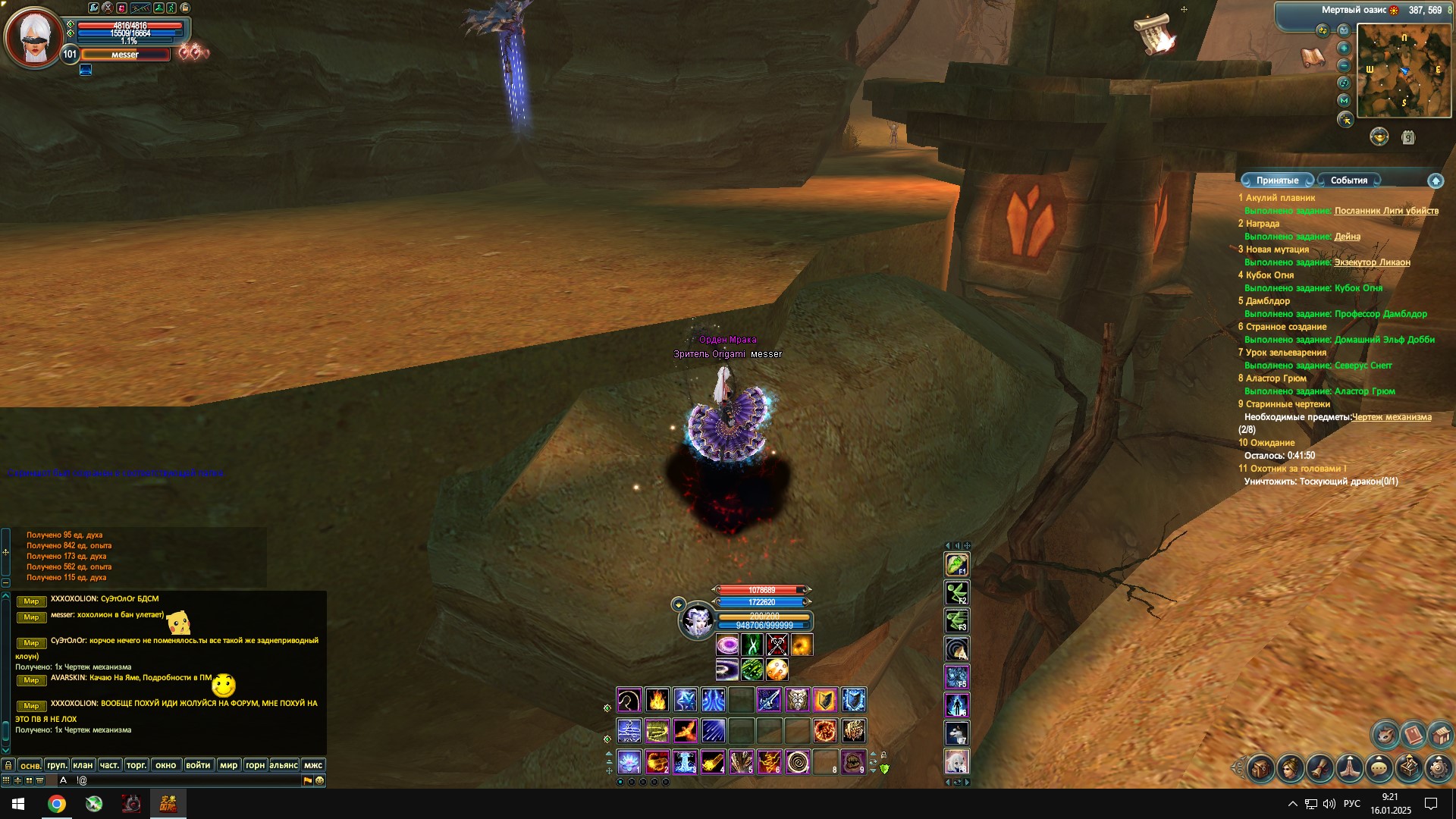This screenshot has width=1456, height=819.
Task: Open the Чертеж механизма item link
Action: (1392, 417)
